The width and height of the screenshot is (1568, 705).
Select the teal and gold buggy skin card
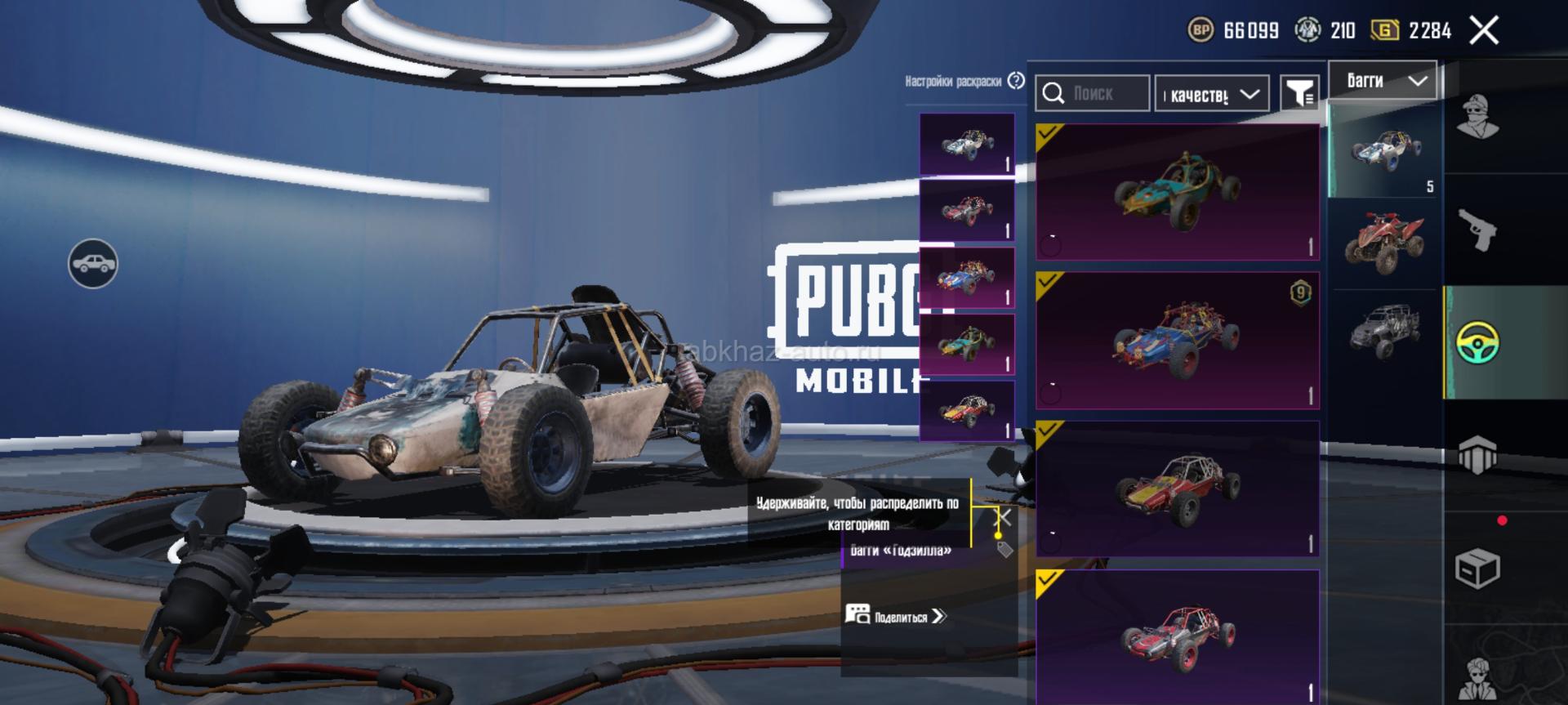[x=1177, y=192]
